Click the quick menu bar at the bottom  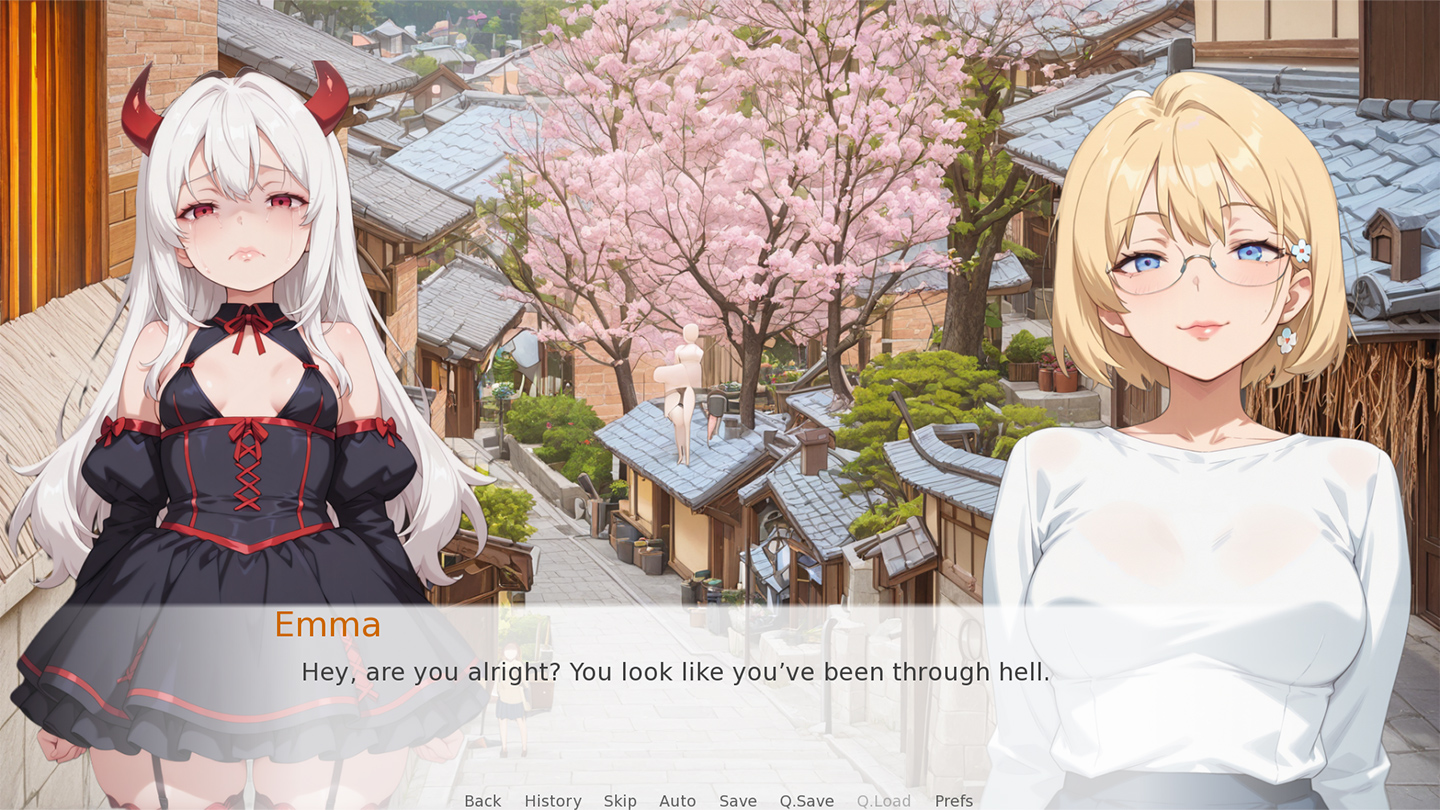[x=718, y=800]
